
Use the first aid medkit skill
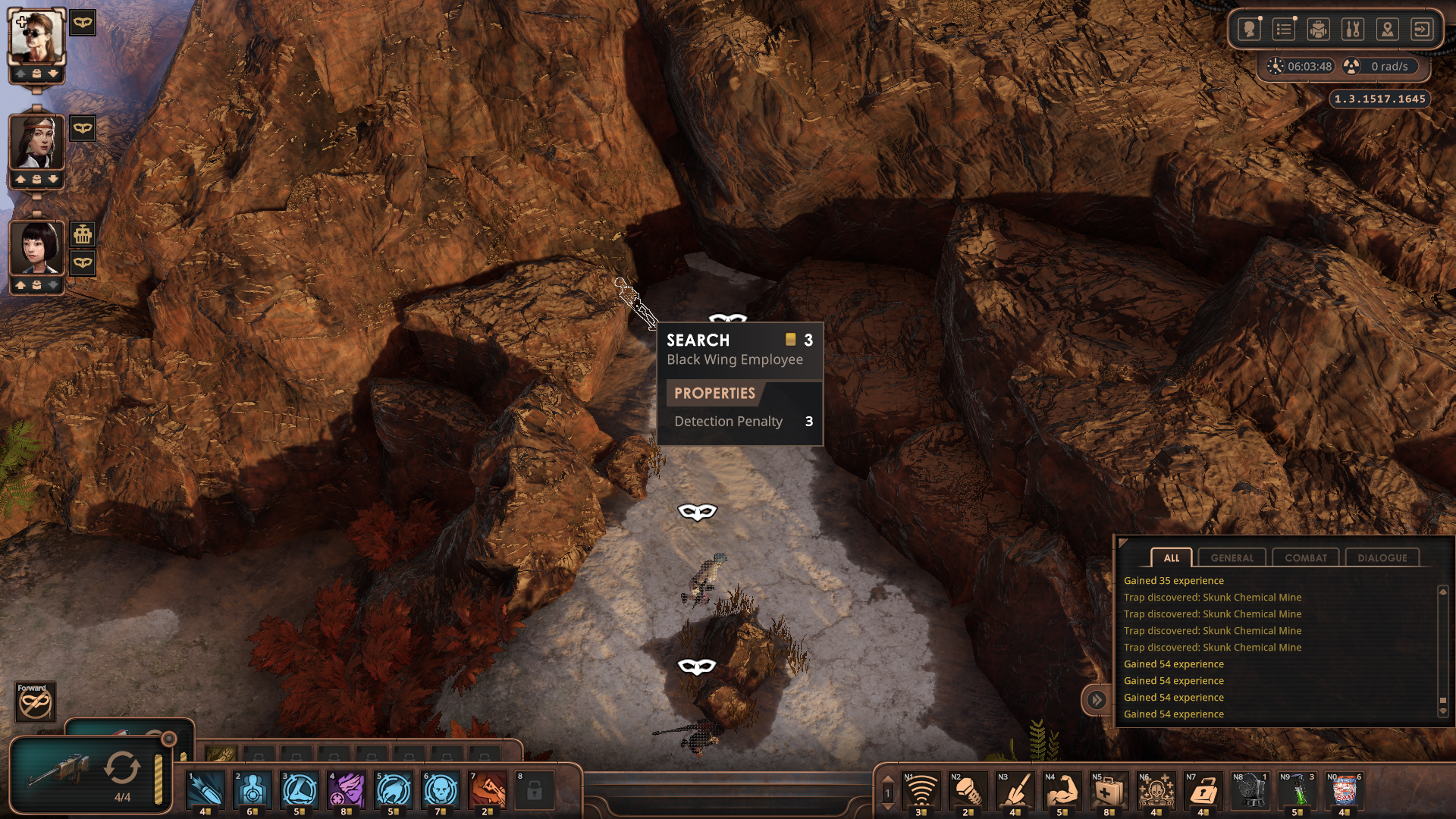[1108, 792]
